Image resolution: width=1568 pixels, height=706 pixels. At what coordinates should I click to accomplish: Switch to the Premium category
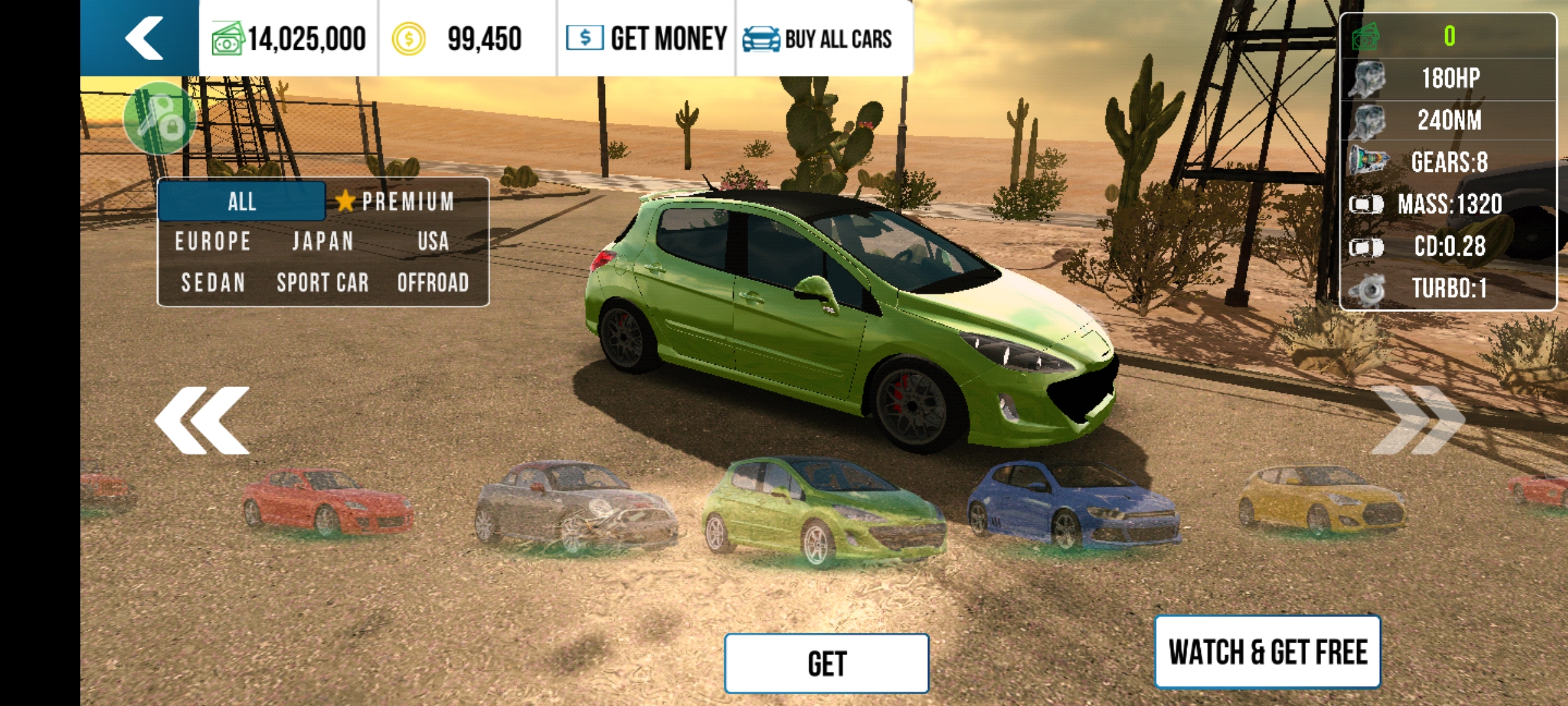(x=397, y=201)
